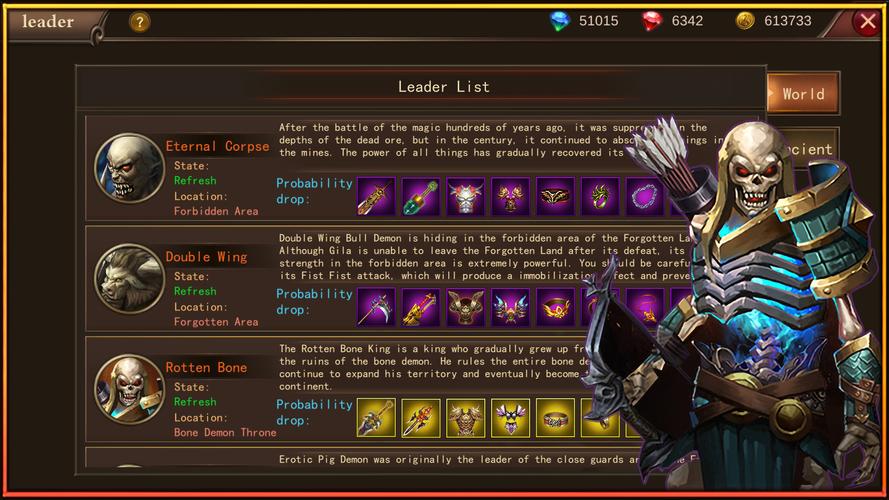
Task: Click the red ruby currency icon
Action: [x=652, y=21]
